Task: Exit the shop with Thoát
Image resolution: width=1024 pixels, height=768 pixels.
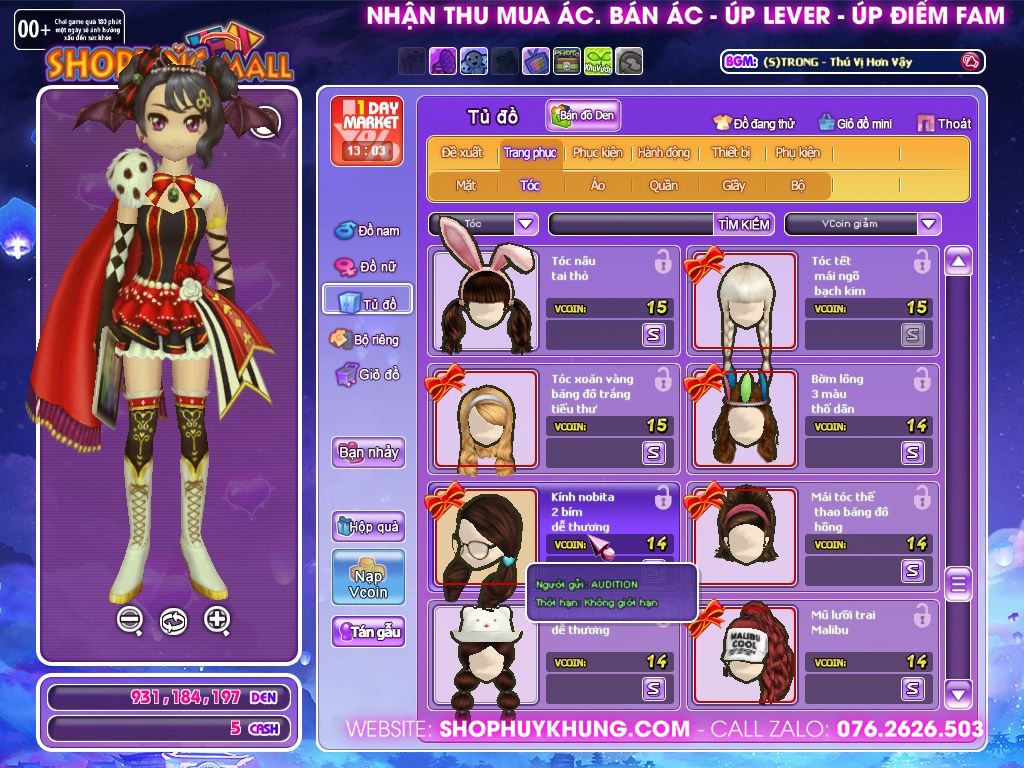Action: [944, 124]
